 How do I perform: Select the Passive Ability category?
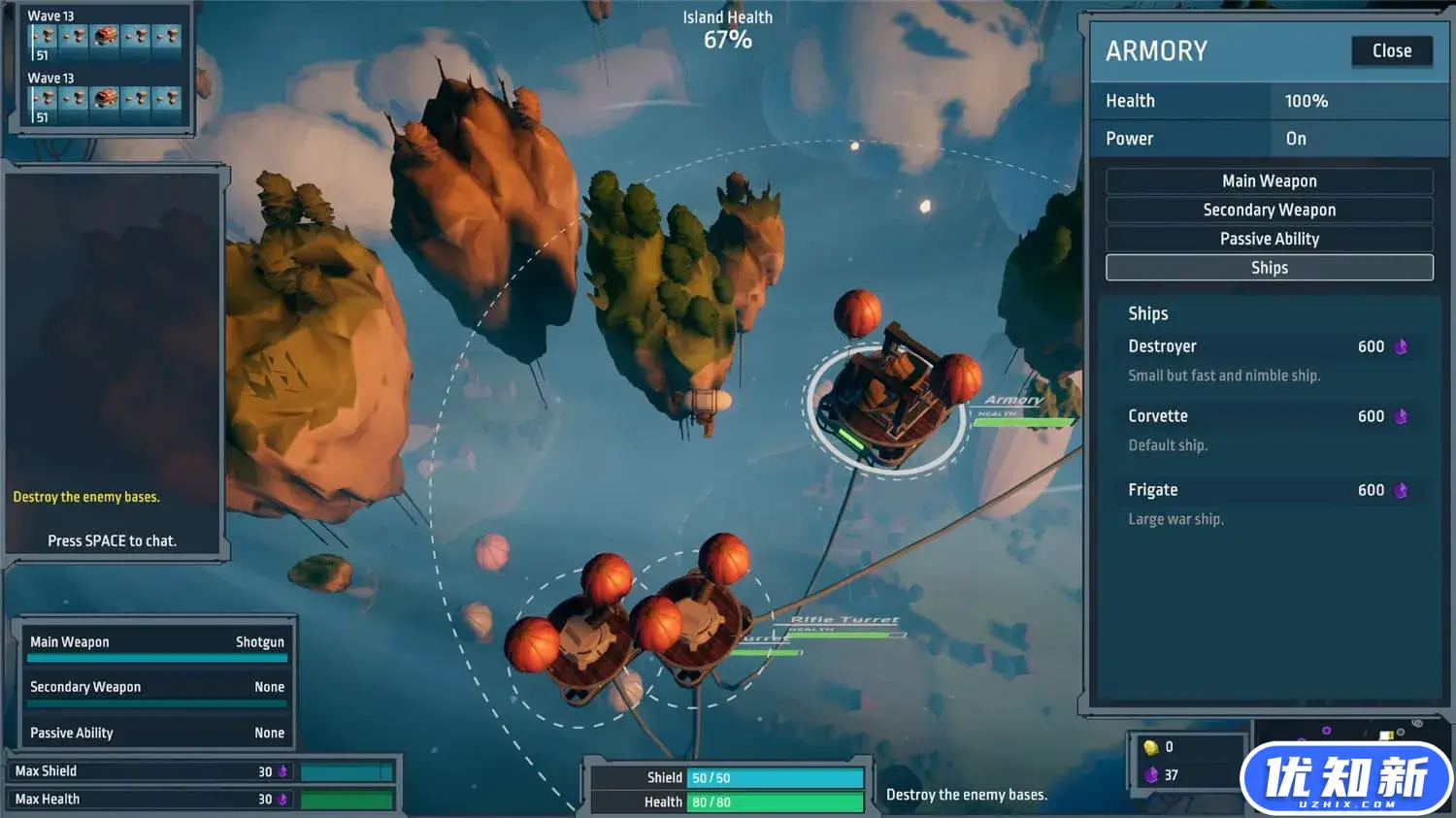(1269, 240)
